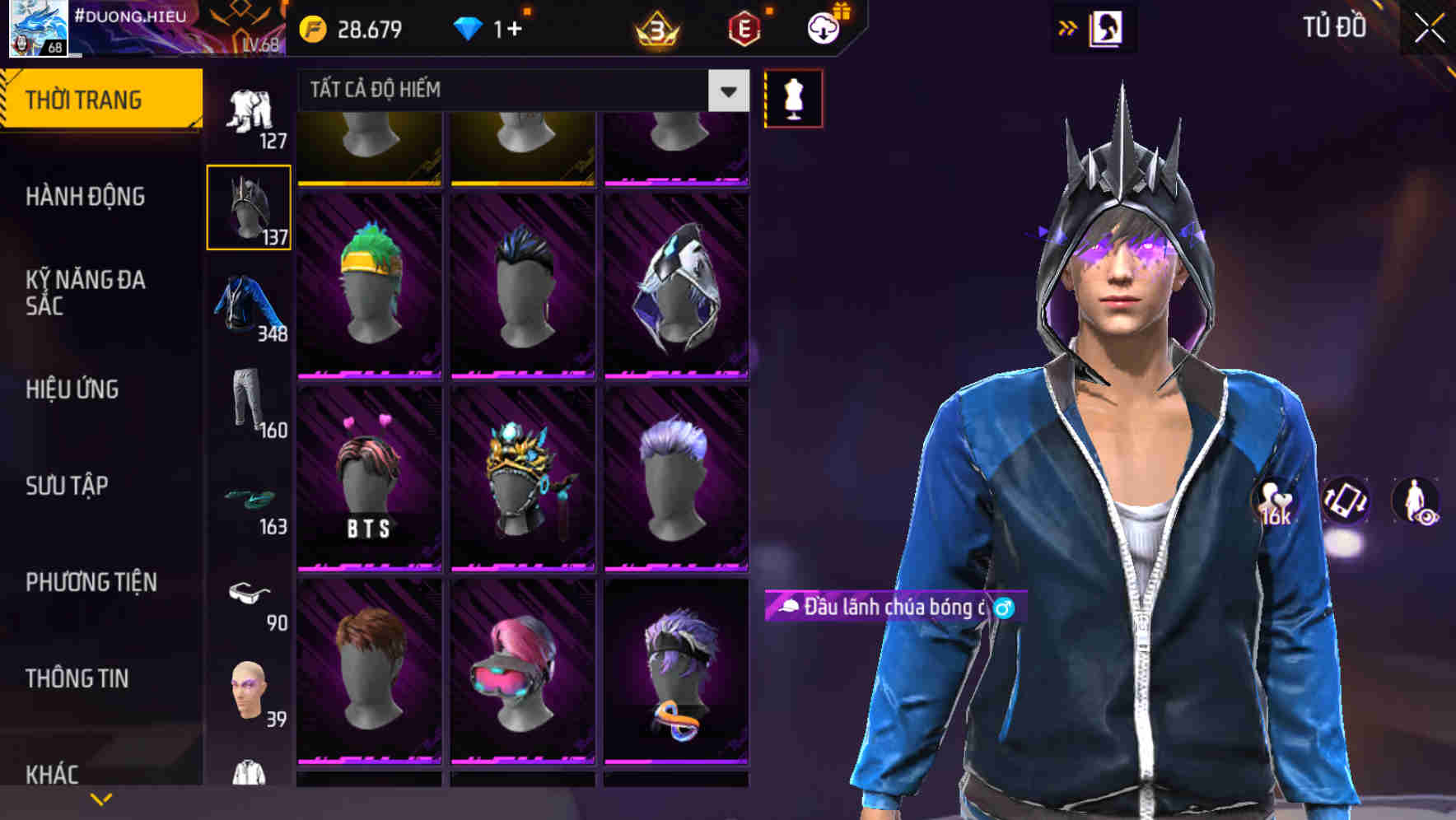Select the BTS hairstyle thumbnail

[x=371, y=478]
